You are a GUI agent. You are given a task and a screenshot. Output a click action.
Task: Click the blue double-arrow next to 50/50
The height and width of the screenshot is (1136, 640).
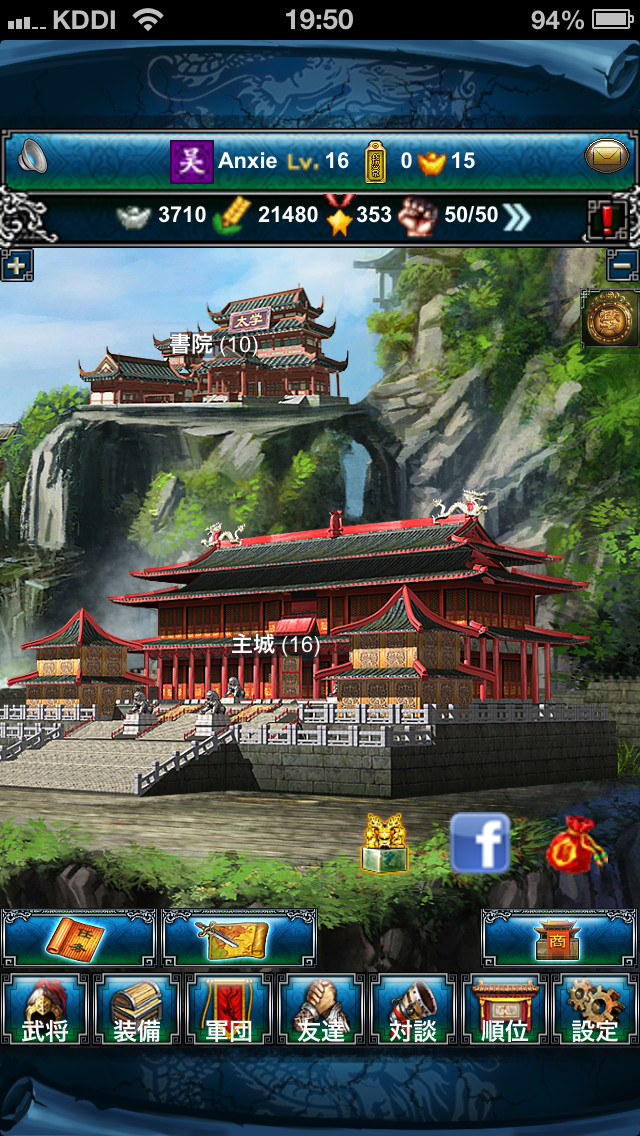click(x=518, y=214)
